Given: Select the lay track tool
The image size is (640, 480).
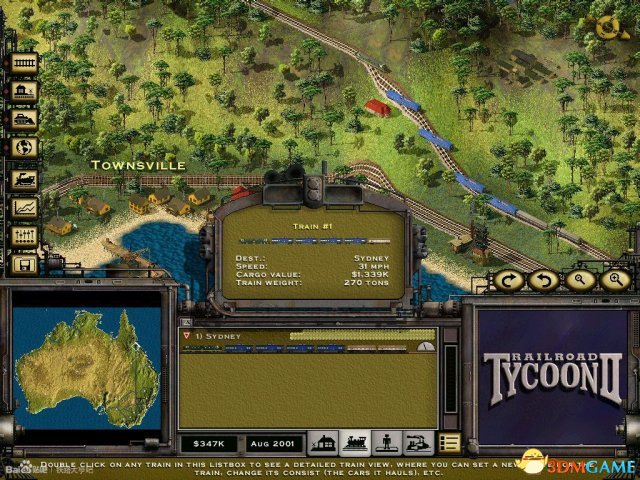Looking at the screenshot, I should pyautogui.click(x=23, y=62).
